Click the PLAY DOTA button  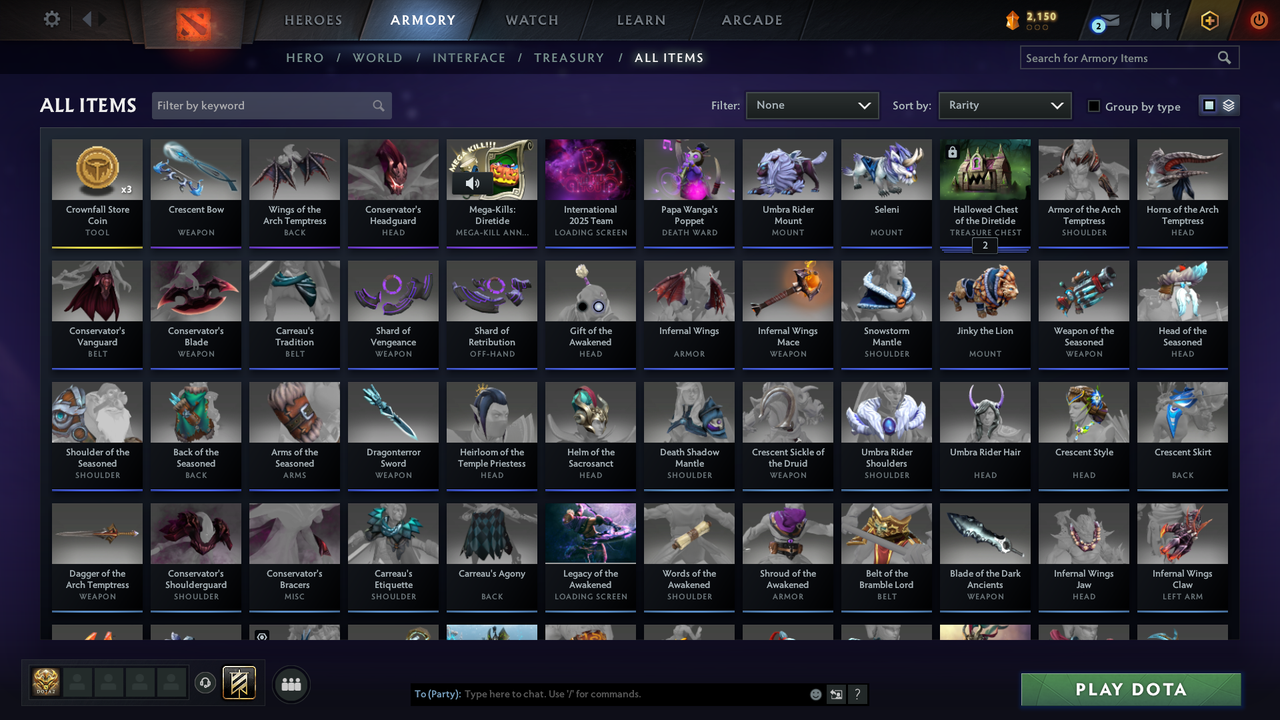pyautogui.click(x=1130, y=690)
